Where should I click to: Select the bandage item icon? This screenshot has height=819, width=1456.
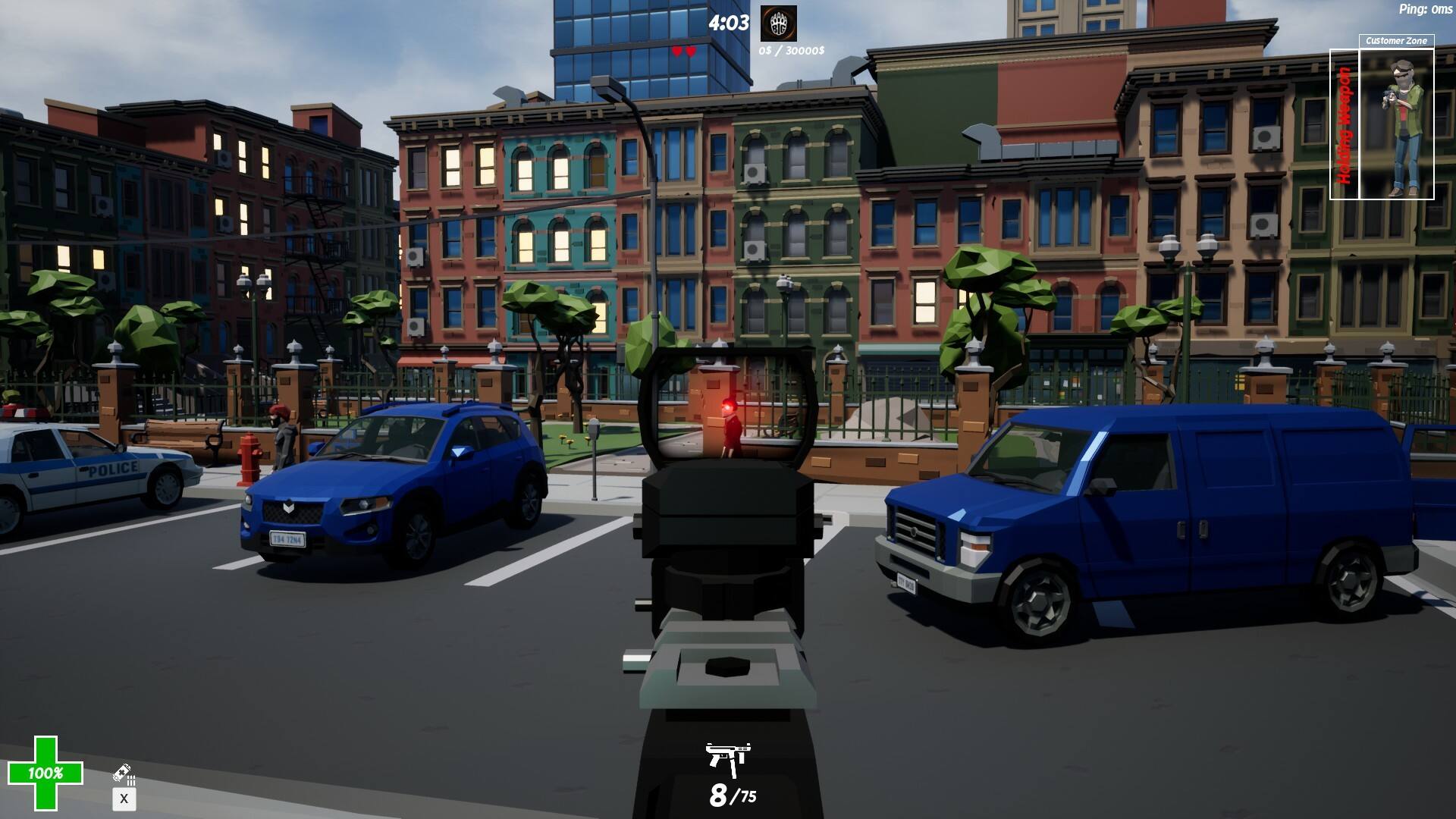124,773
